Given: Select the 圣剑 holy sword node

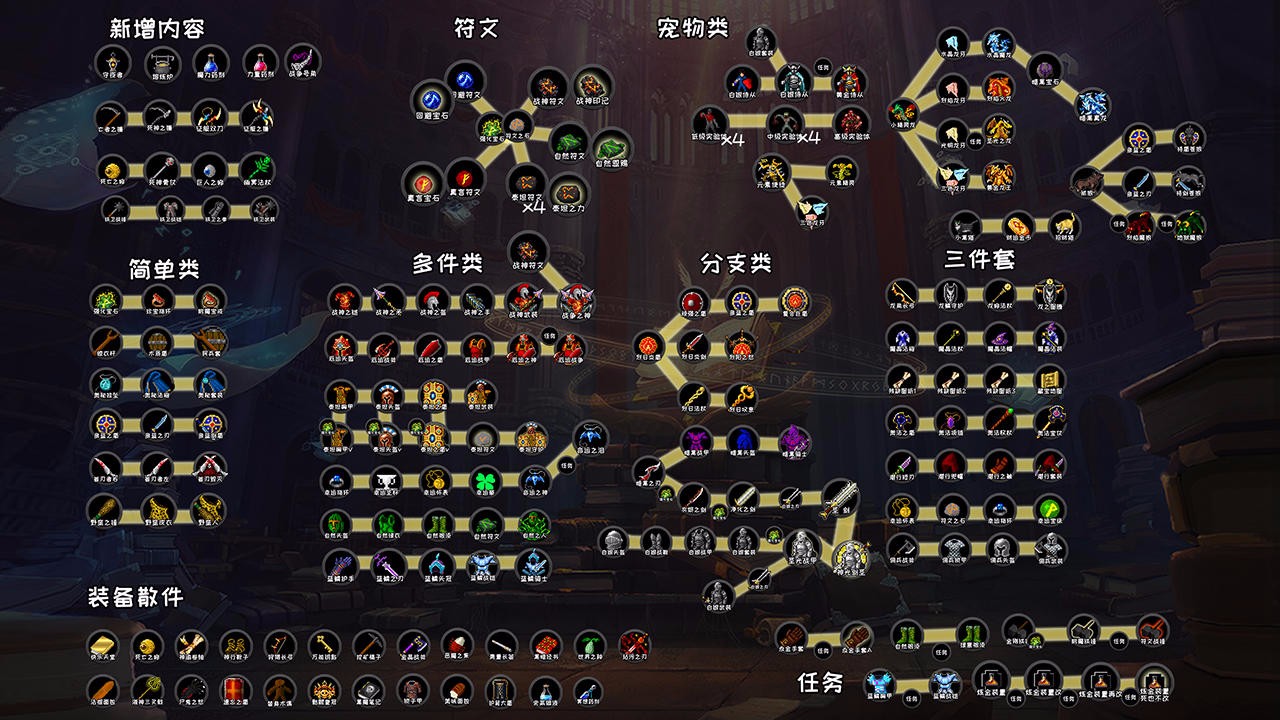Looking at the screenshot, I should (843, 500).
